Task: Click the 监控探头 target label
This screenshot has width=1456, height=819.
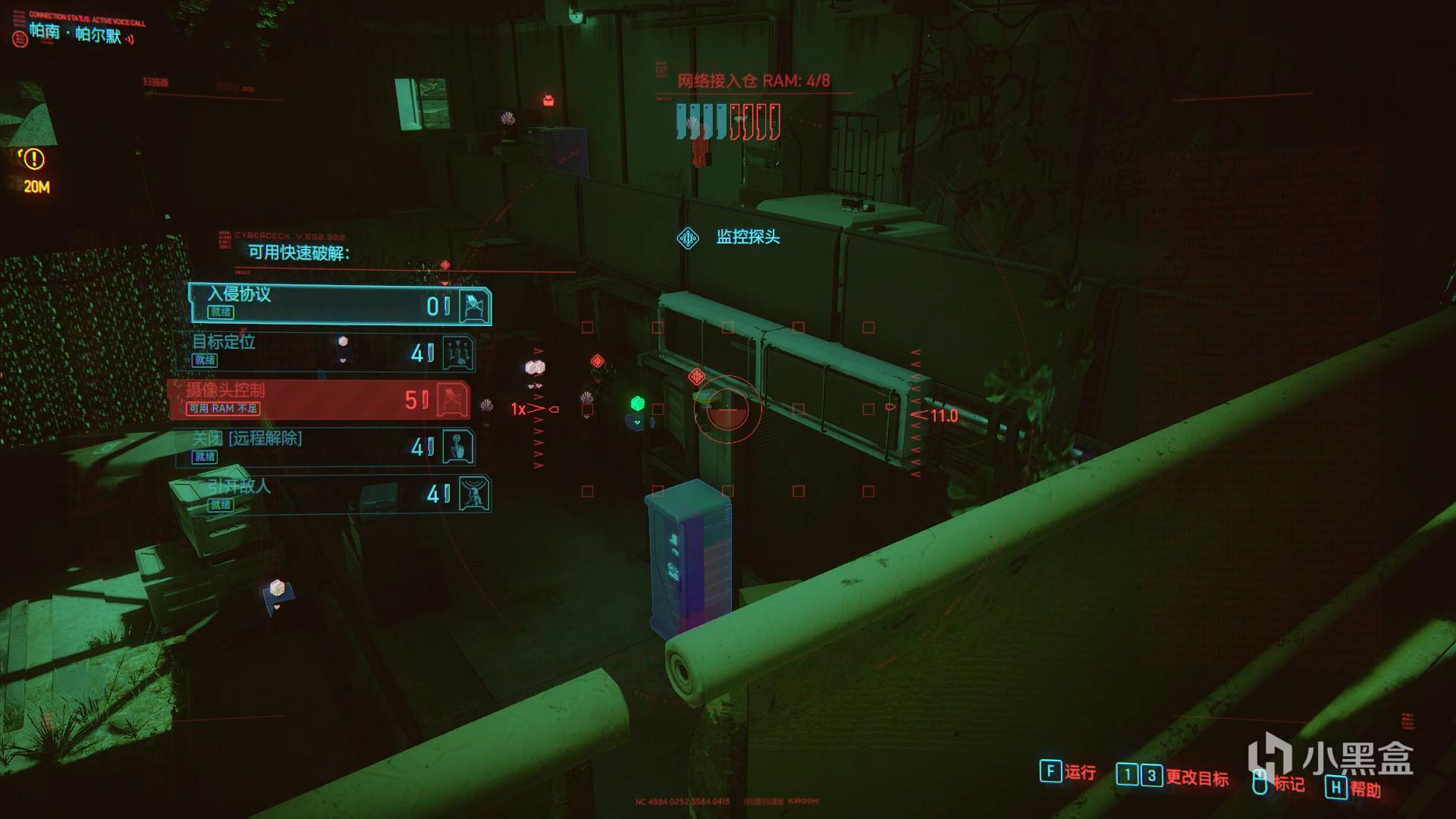Action: [x=747, y=237]
